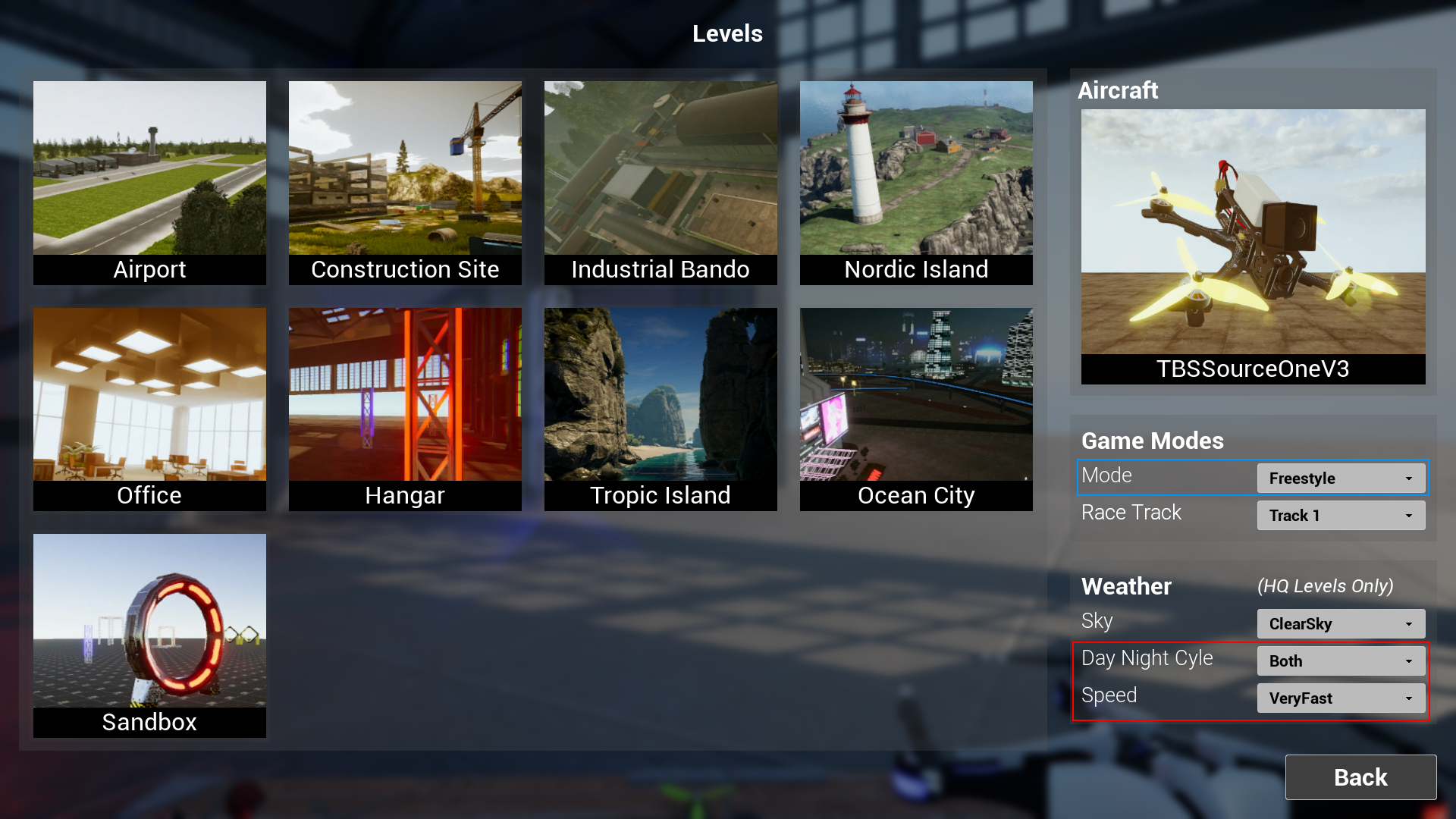The height and width of the screenshot is (819, 1456).
Task: Open the Ocean City level
Action: click(915, 409)
